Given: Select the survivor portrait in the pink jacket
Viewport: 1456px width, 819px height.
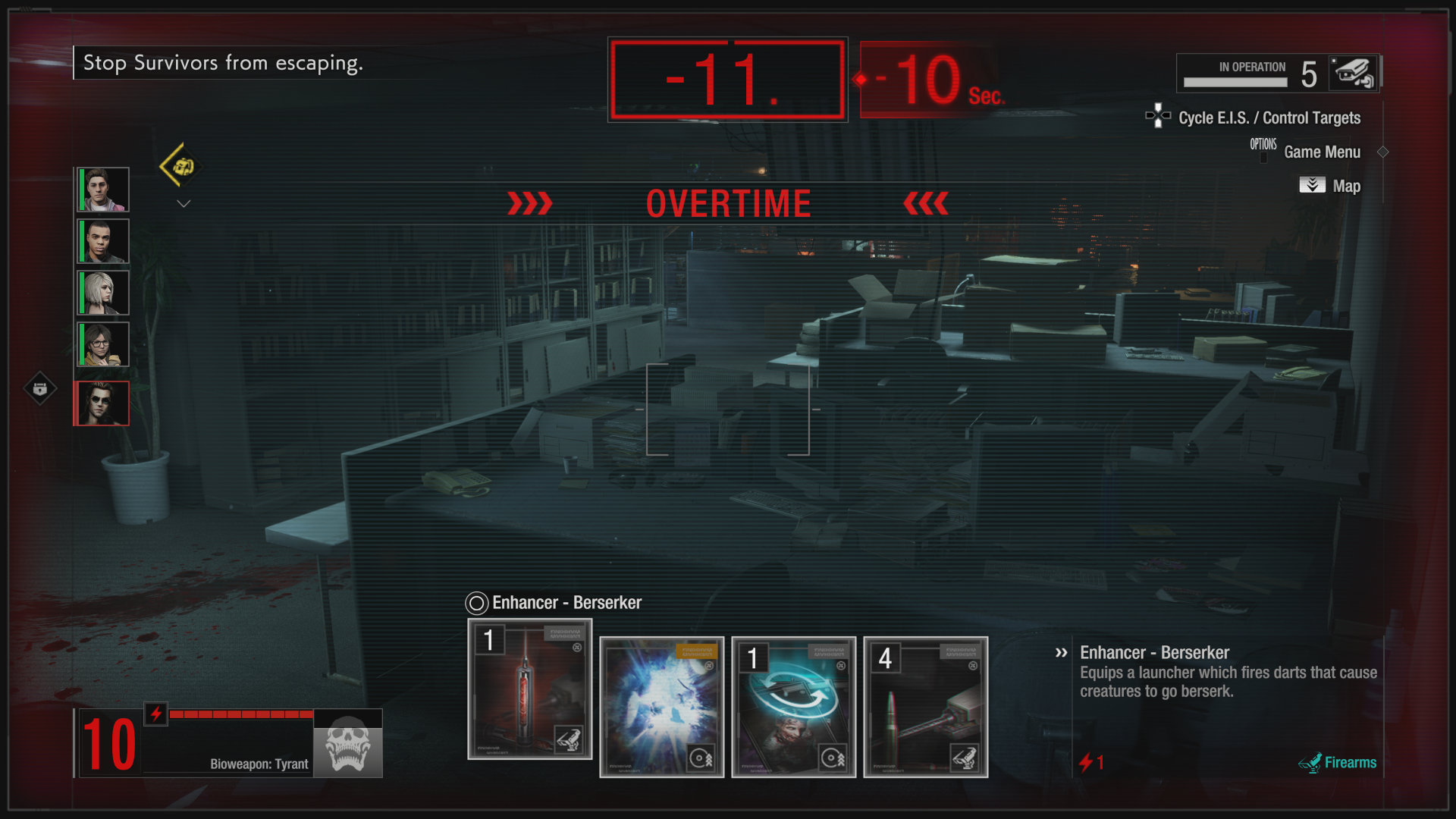Looking at the screenshot, I should coord(103,190).
